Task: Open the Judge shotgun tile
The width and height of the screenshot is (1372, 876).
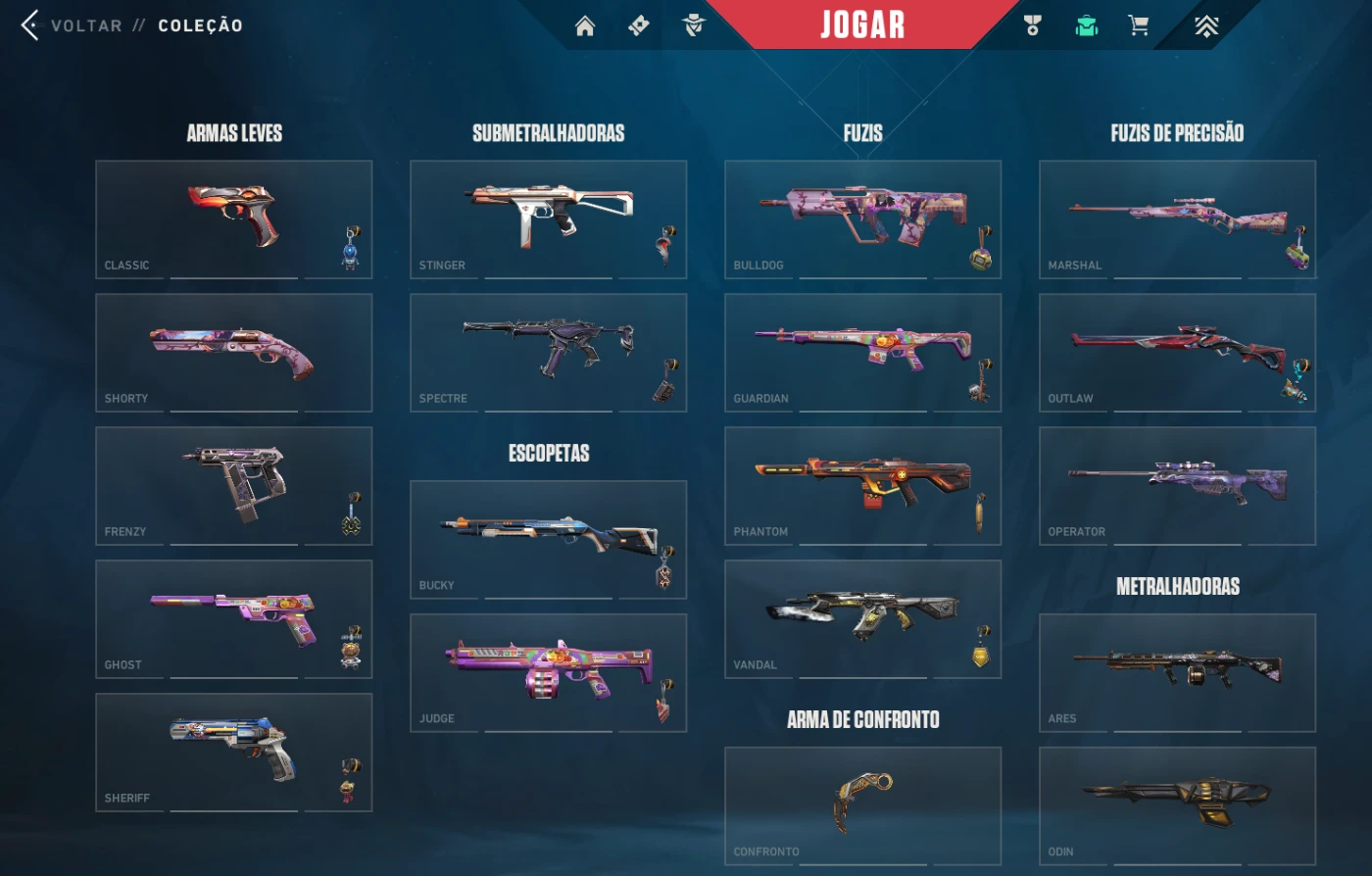Action: tap(548, 672)
